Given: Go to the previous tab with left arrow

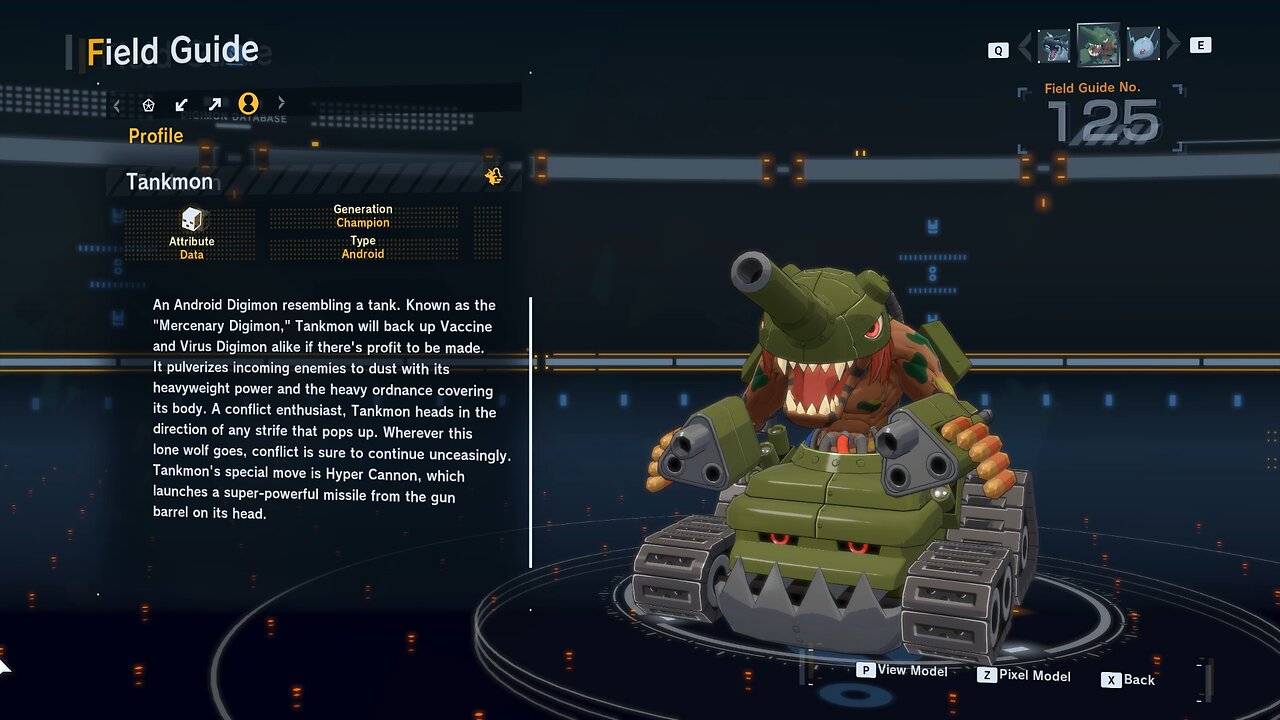Looking at the screenshot, I should coord(117,104).
